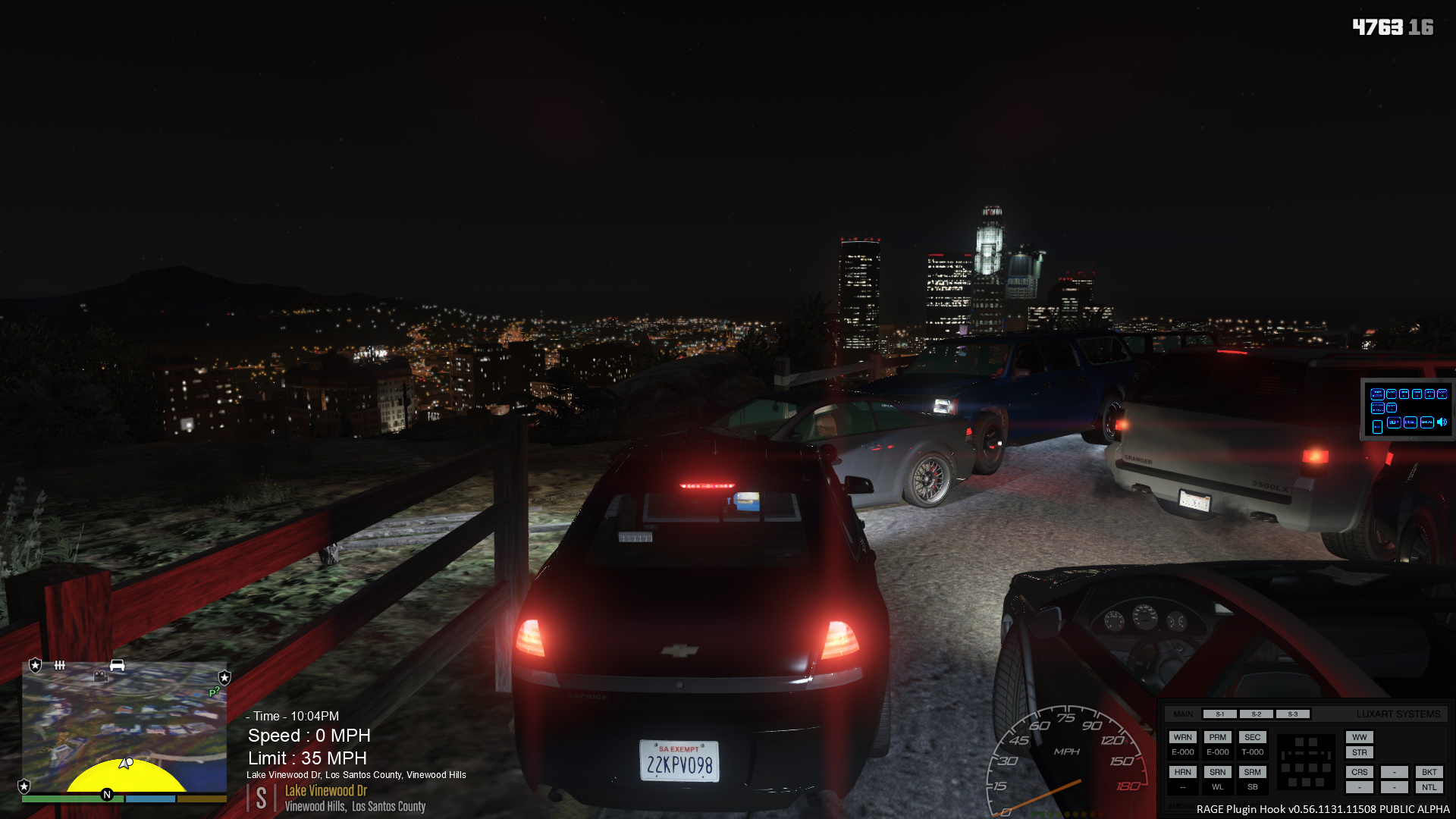Click the movie camera blip on minimap

coord(100,676)
